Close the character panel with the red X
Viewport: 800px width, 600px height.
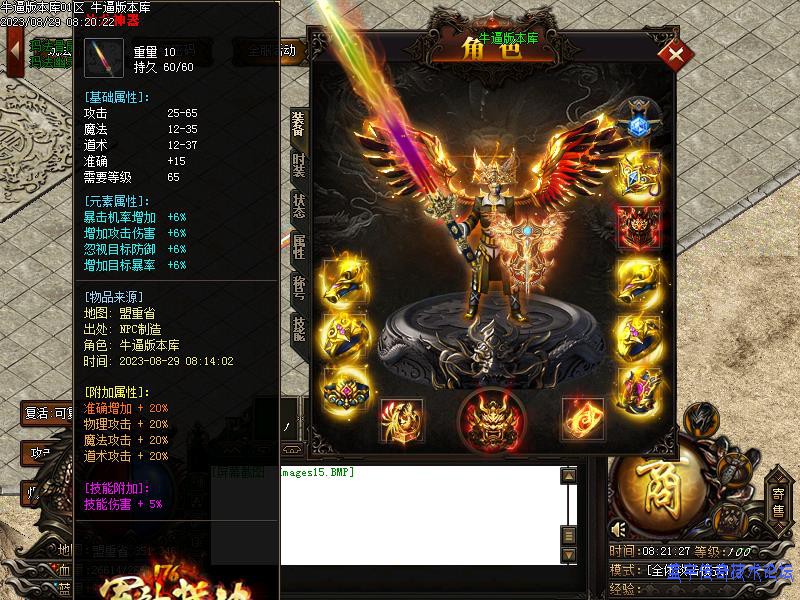pyautogui.click(x=676, y=54)
